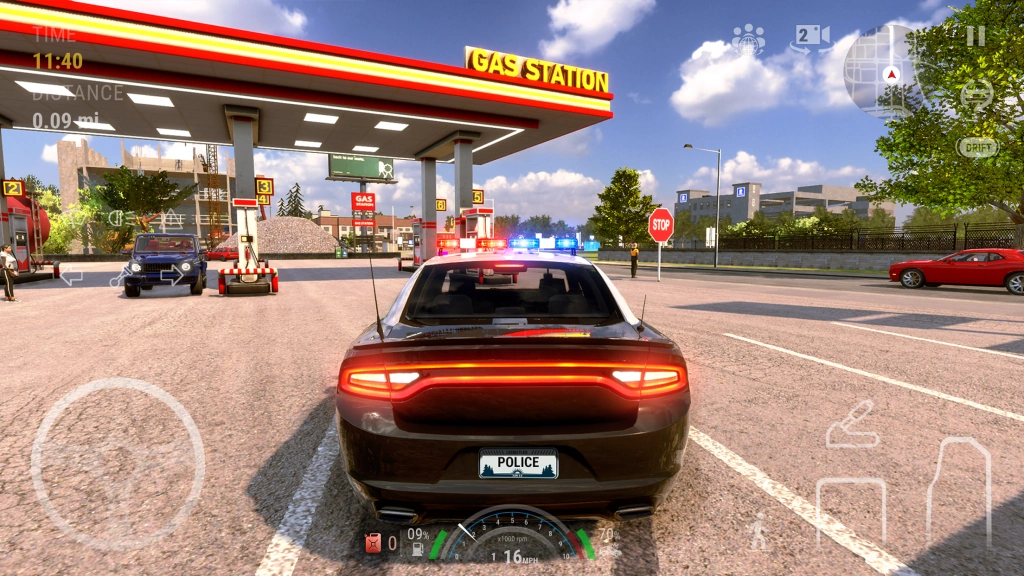Tap the traction control icon below pause

976,95
